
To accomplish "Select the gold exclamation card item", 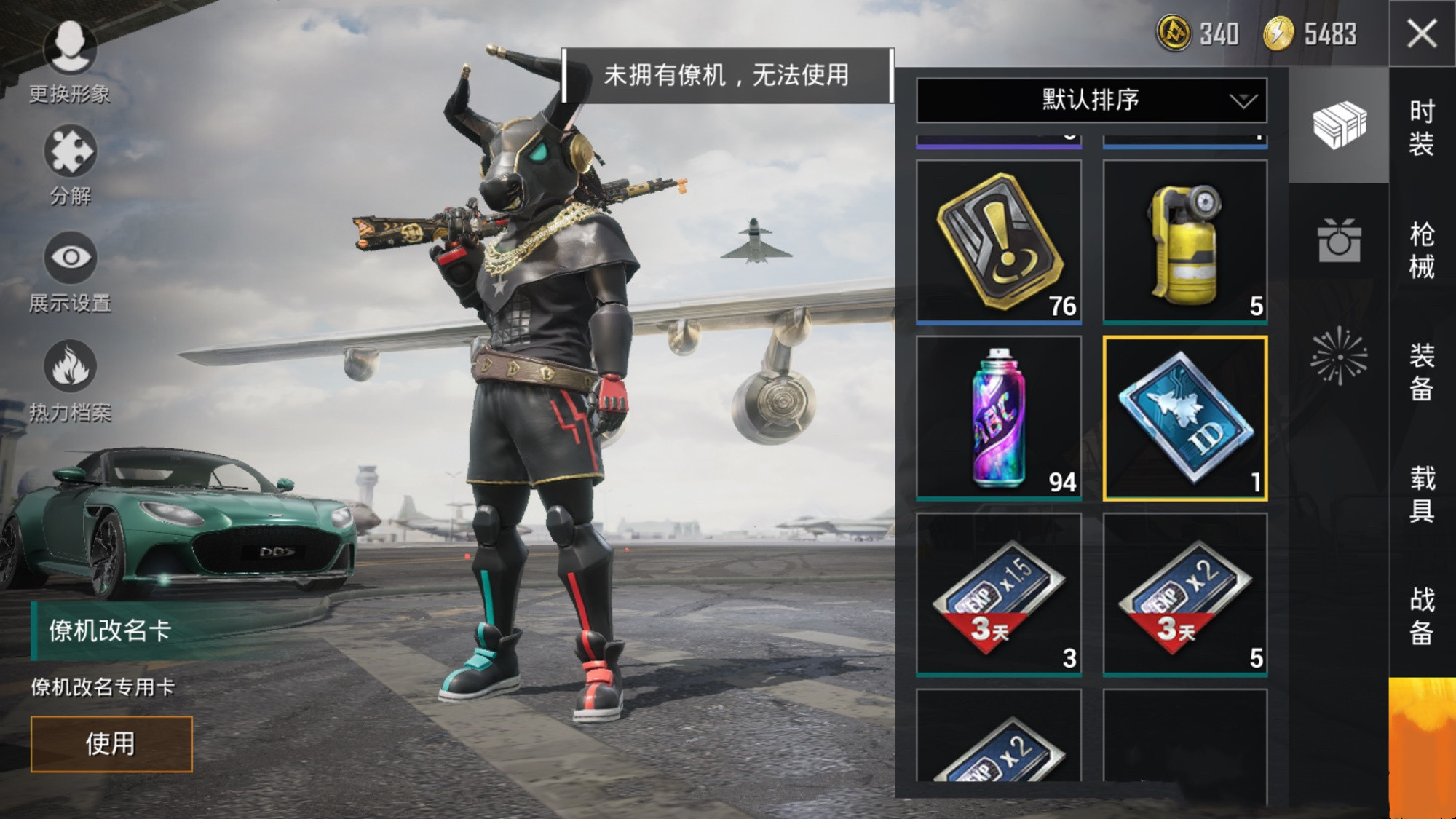I will [999, 242].
